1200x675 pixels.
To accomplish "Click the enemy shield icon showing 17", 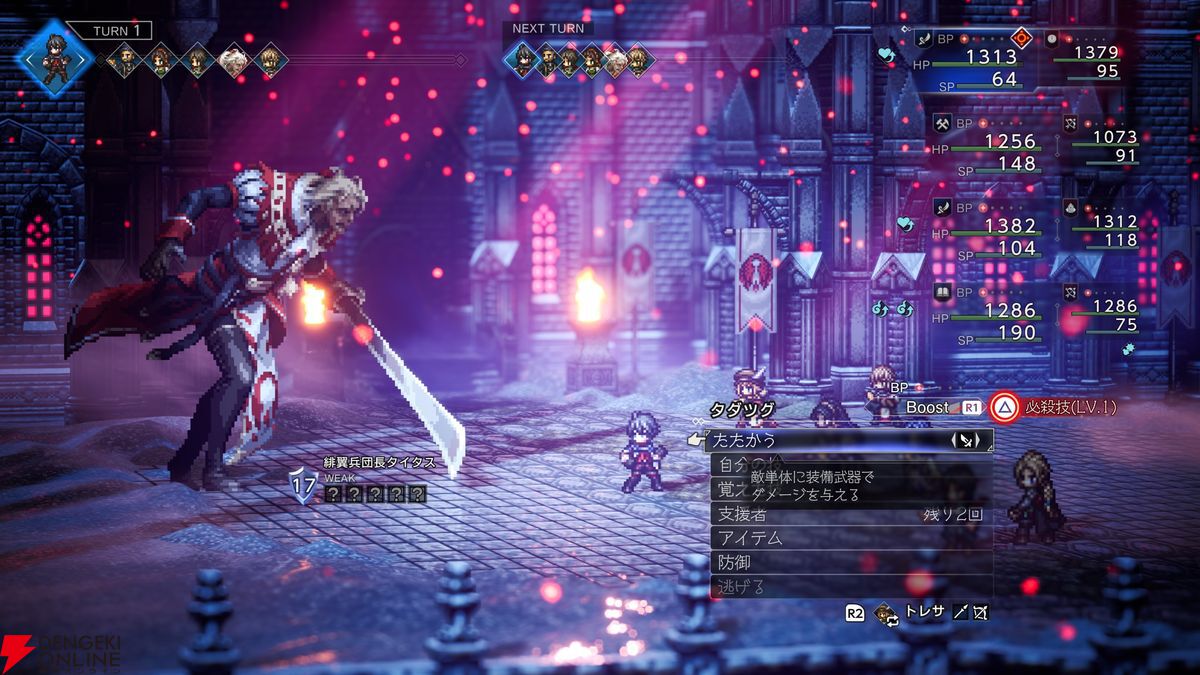I will click(303, 485).
